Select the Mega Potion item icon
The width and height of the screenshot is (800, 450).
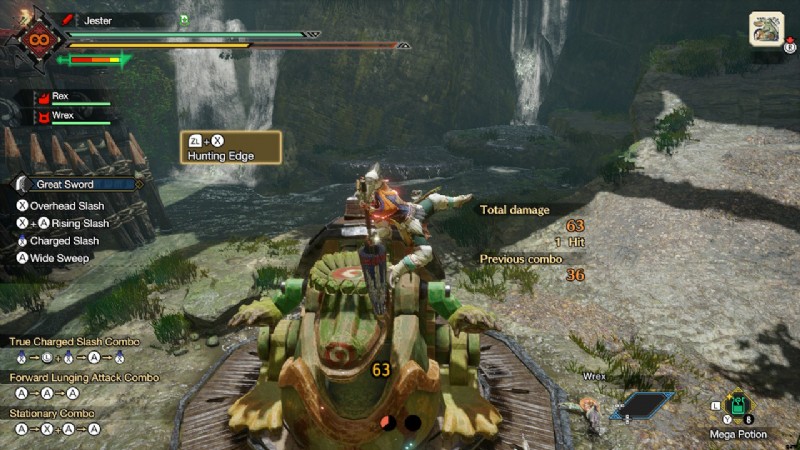[740, 406]
